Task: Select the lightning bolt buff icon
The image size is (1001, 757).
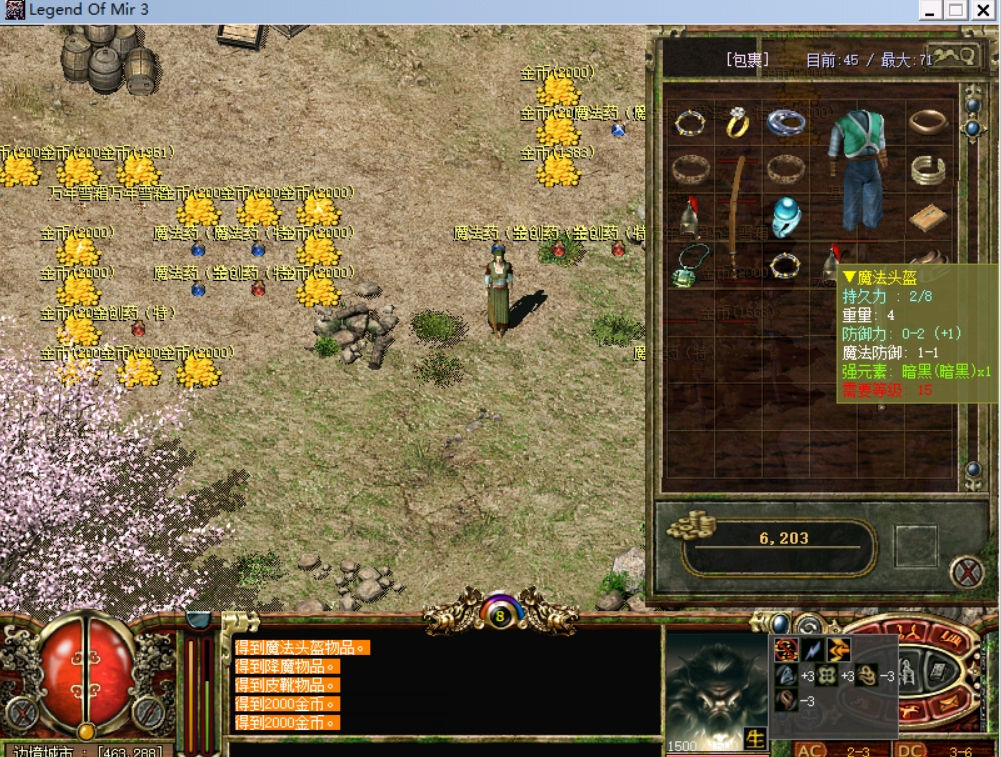Action: point(812,650)
